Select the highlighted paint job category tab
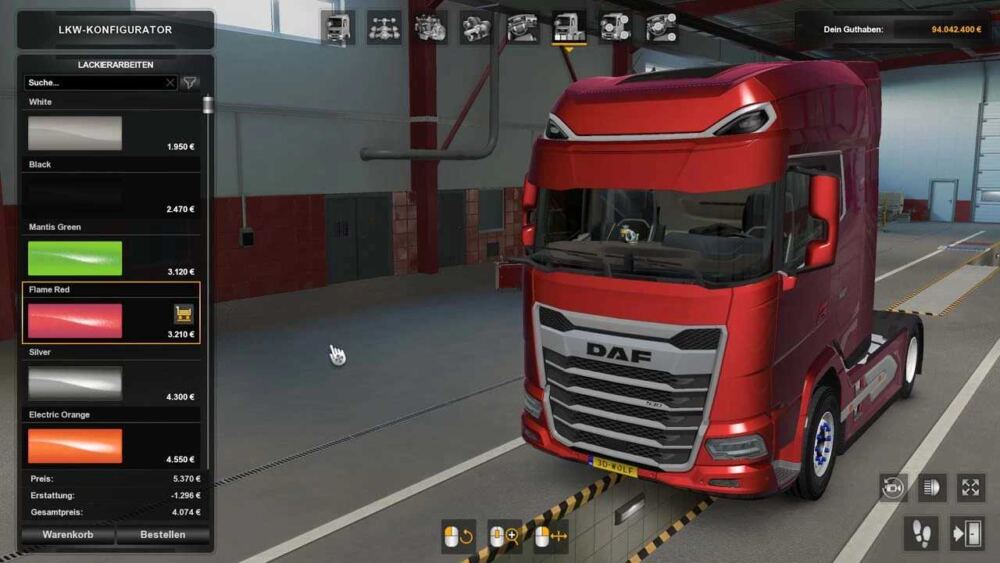The width and height of the screenshot is (1000, 563). [569, 28]
